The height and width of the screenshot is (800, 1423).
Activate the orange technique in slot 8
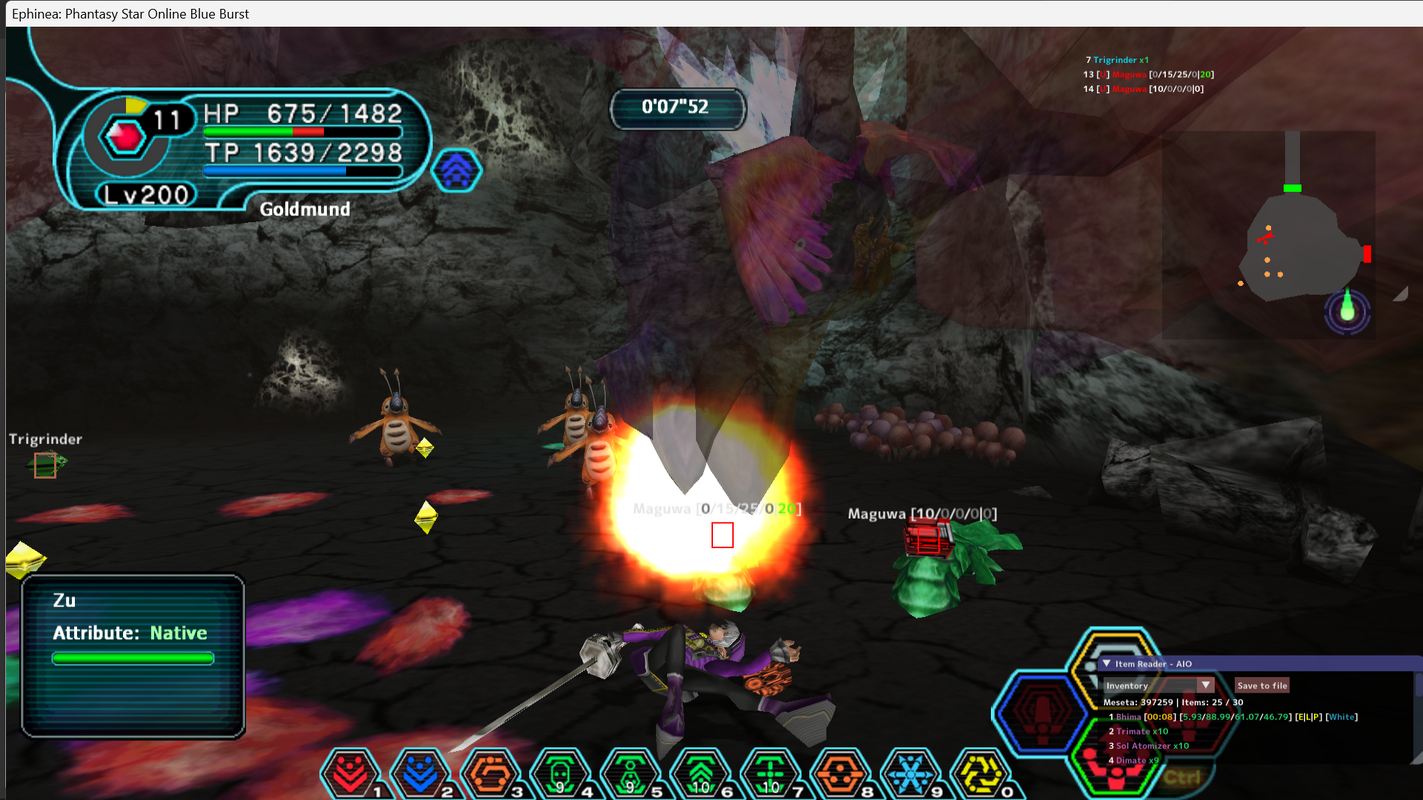[x=838, y=773]
